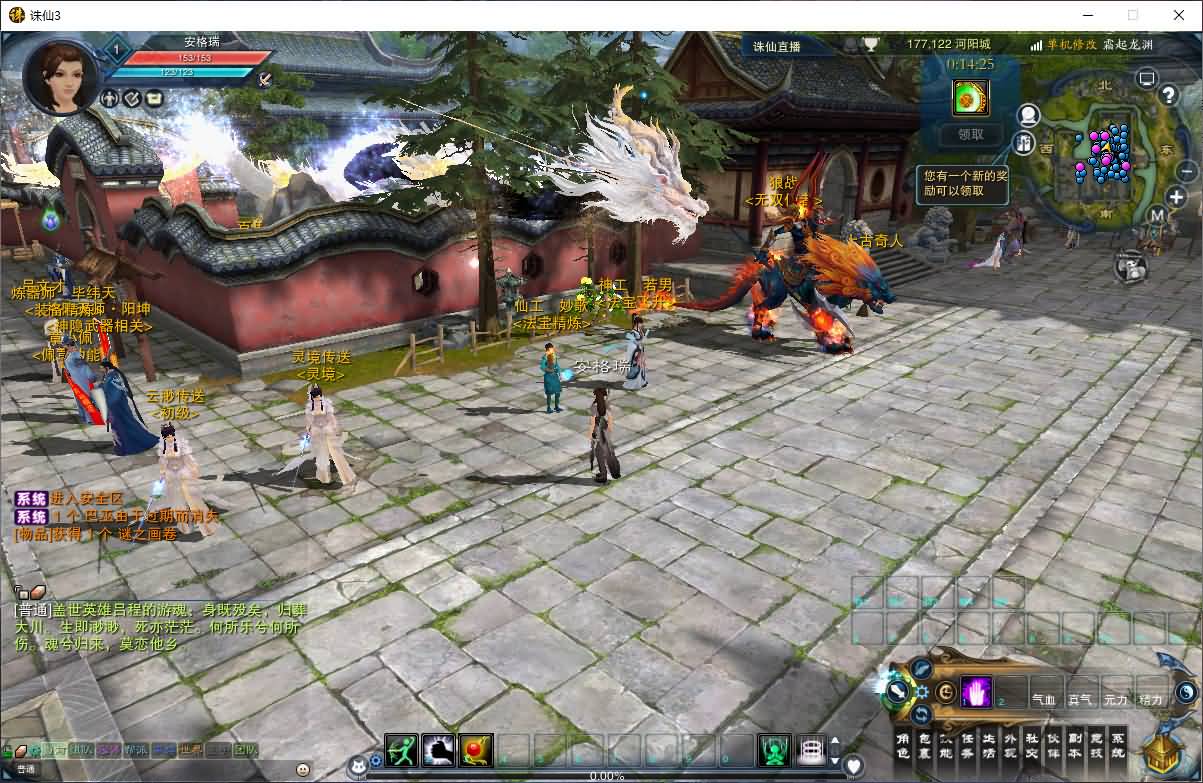Open the chat emoji smiley picker

pos(302,769)
